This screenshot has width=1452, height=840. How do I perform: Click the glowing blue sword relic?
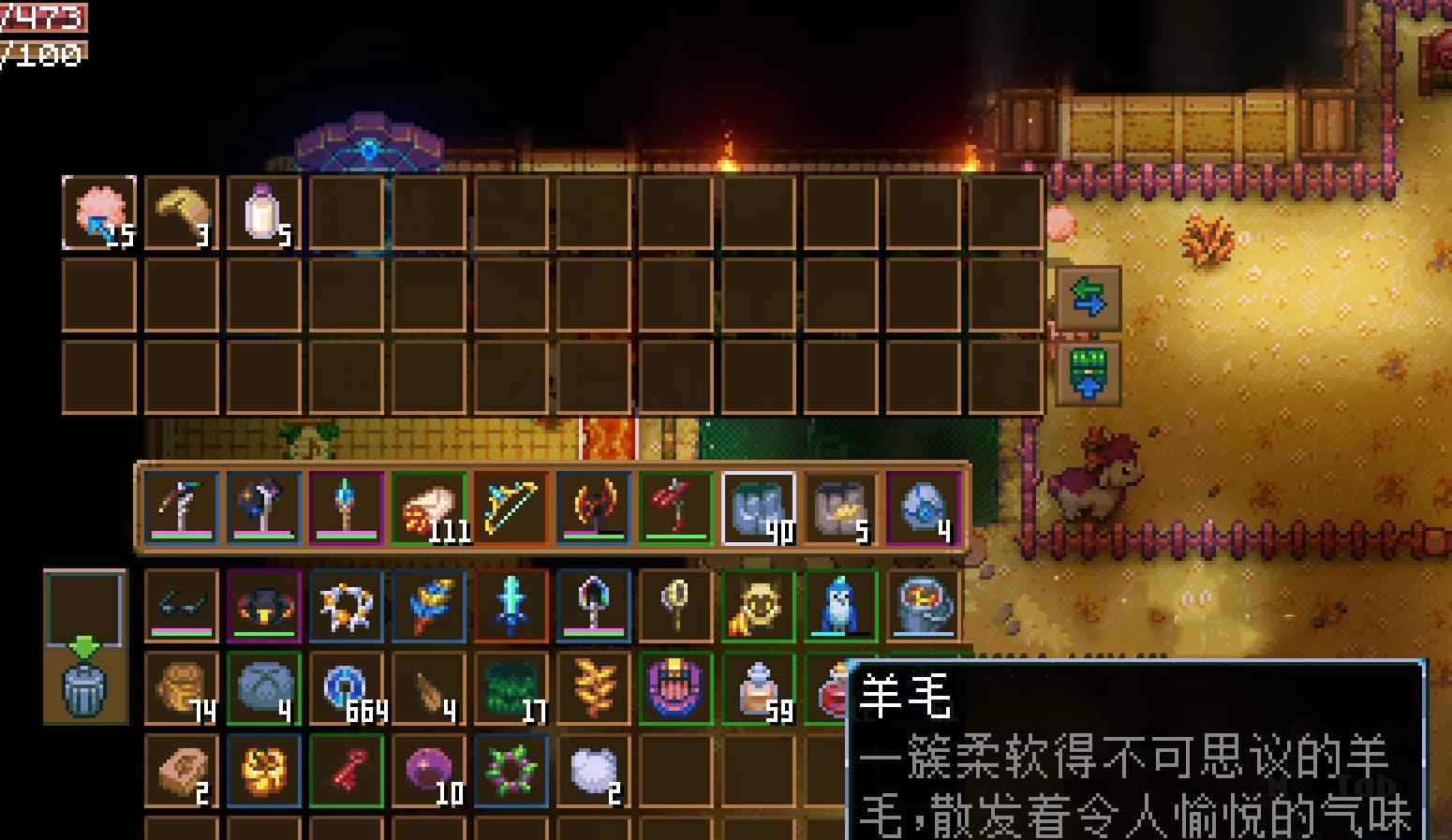511,604
